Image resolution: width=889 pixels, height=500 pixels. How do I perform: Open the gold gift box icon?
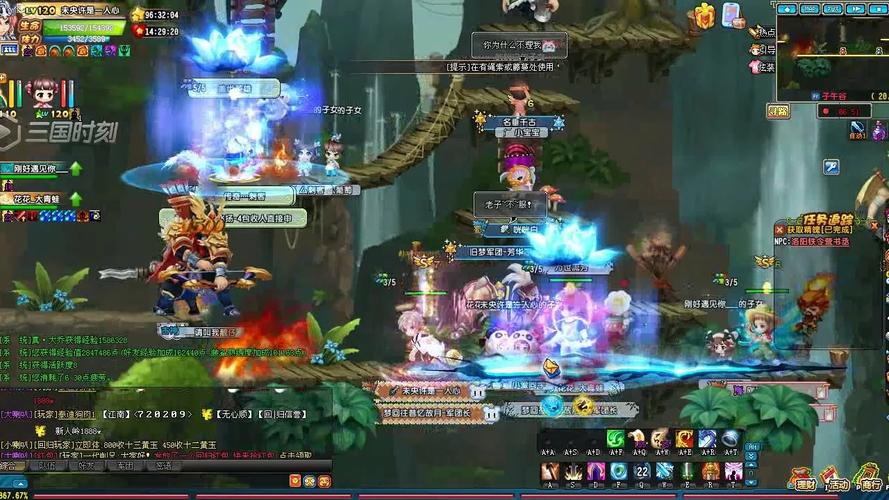[705, 15]
